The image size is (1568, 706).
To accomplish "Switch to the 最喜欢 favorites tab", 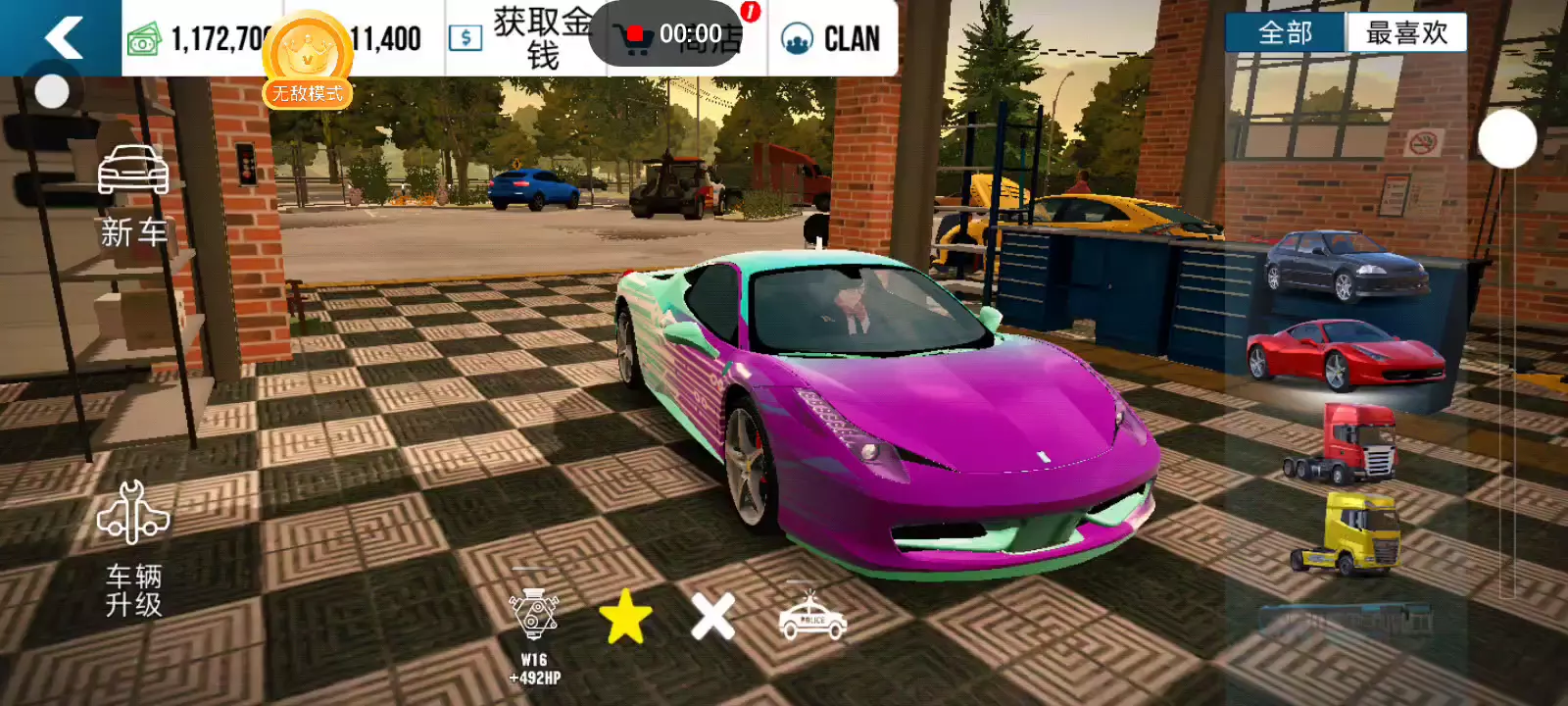I will click(1406, 33).
